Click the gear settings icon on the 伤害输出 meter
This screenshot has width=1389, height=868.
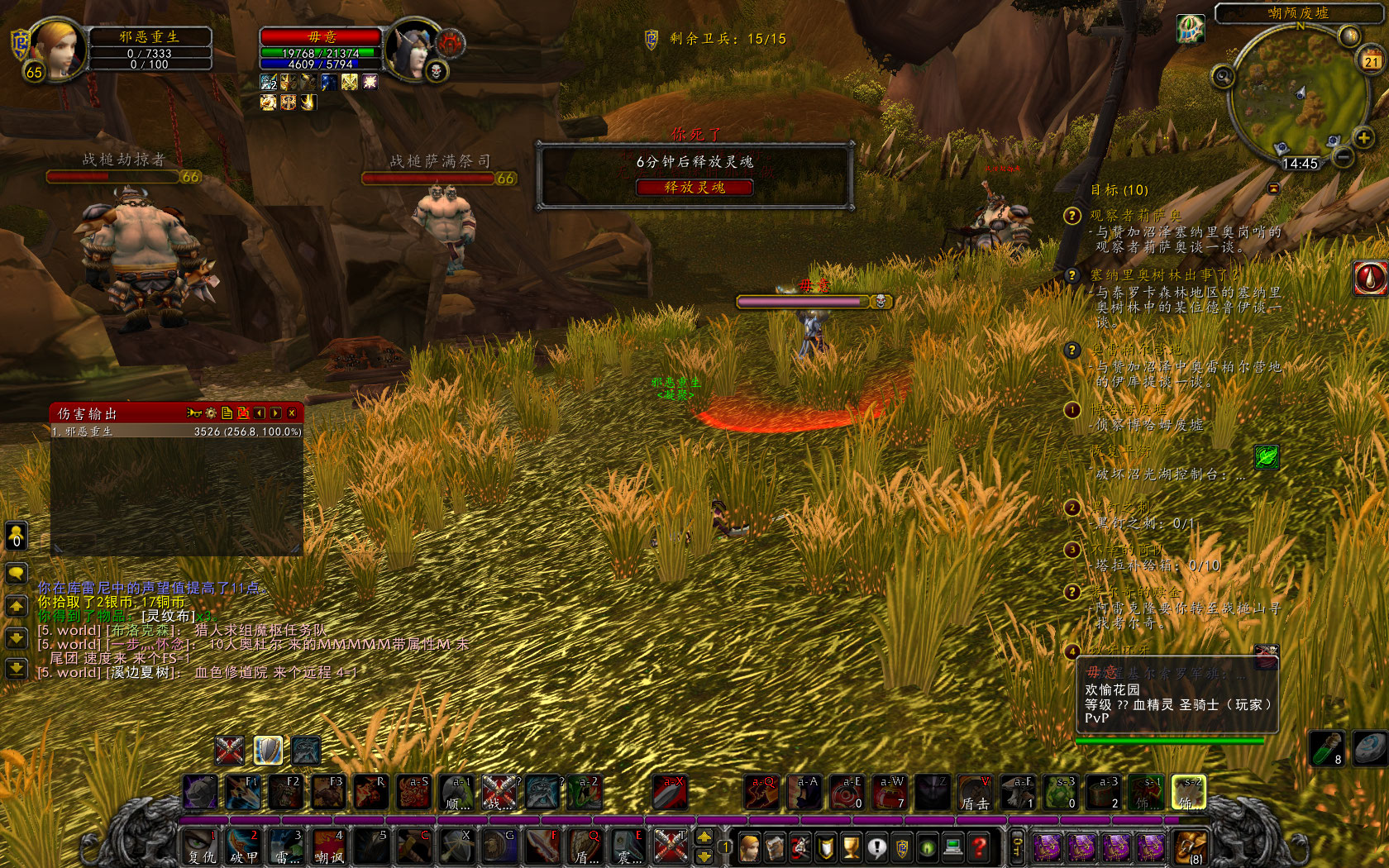coord(210,413)
